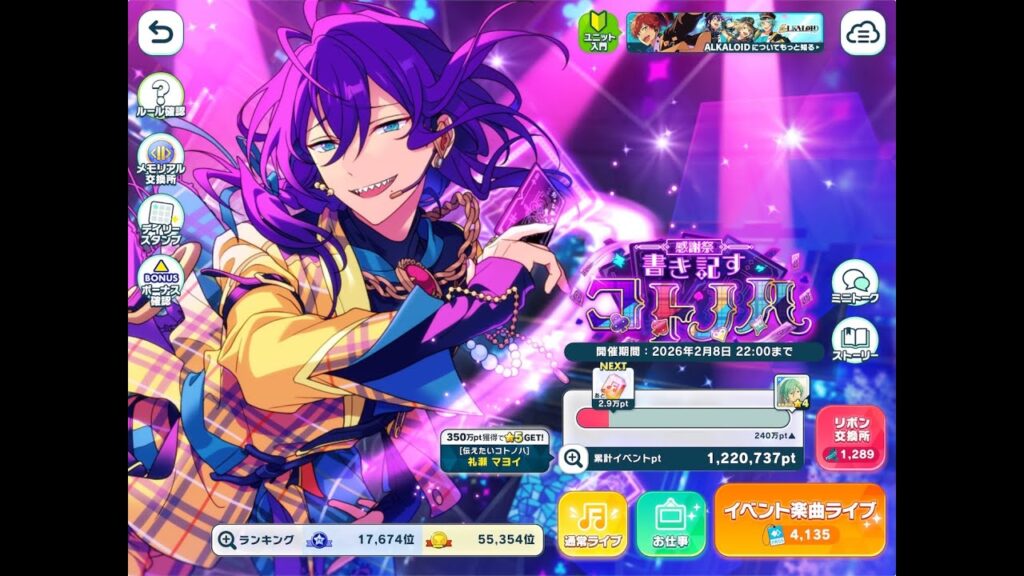Open the デイリースタンプ daily stamp
Screen dimensions: 1024x576
pos(160,220)
